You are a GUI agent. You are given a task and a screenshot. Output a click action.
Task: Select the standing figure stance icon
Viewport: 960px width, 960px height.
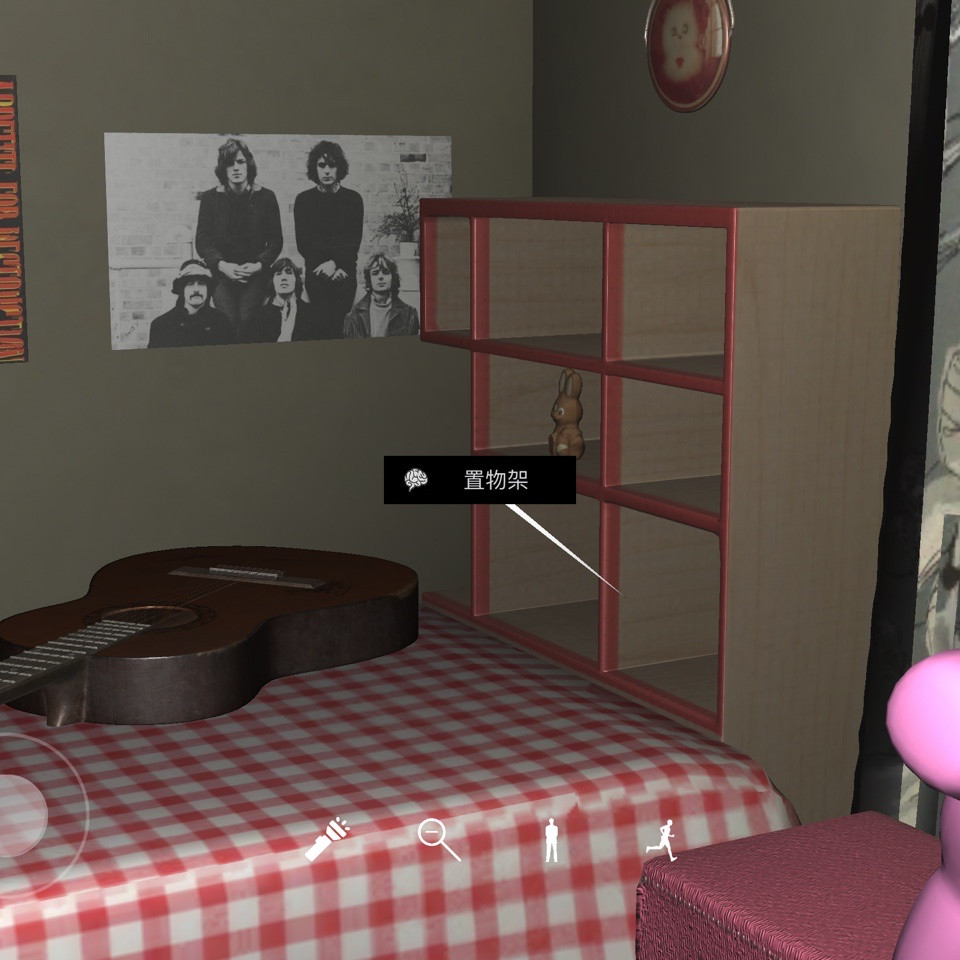pyautogui.click(x=551, y=840)
